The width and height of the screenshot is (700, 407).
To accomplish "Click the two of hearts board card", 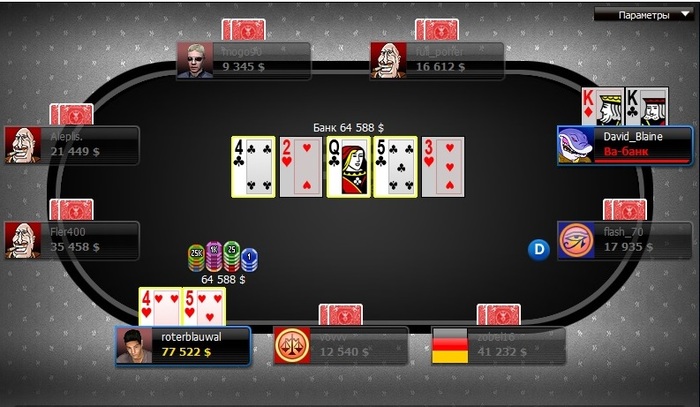I will point(300,167).
